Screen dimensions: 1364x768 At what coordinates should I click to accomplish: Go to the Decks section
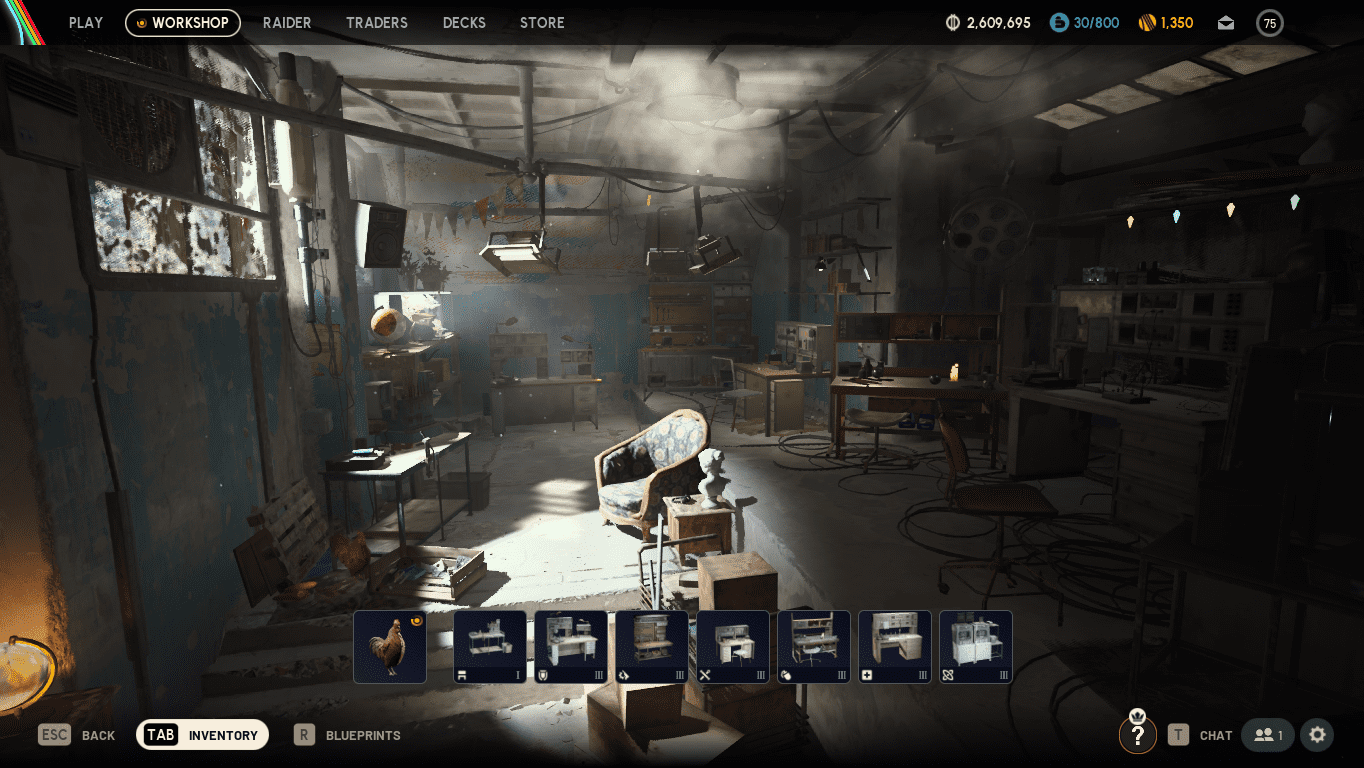pyautogui.click(x=464, y=22)
